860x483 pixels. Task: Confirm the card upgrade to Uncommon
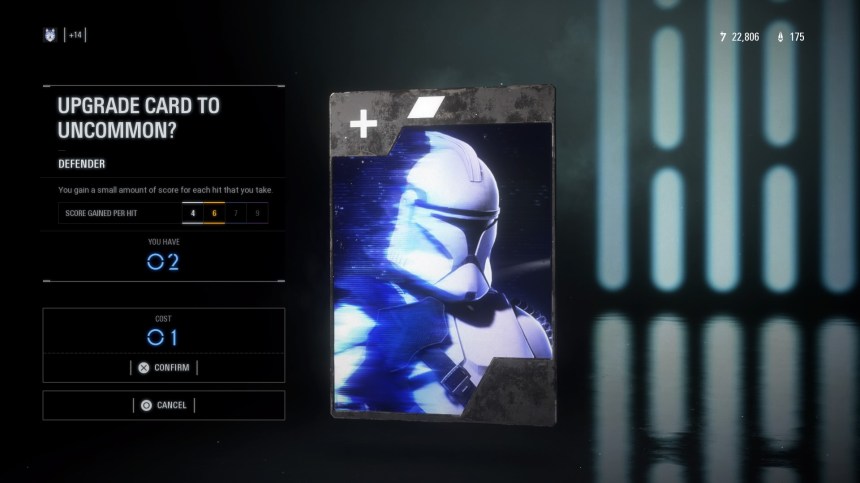coord(164,367)
